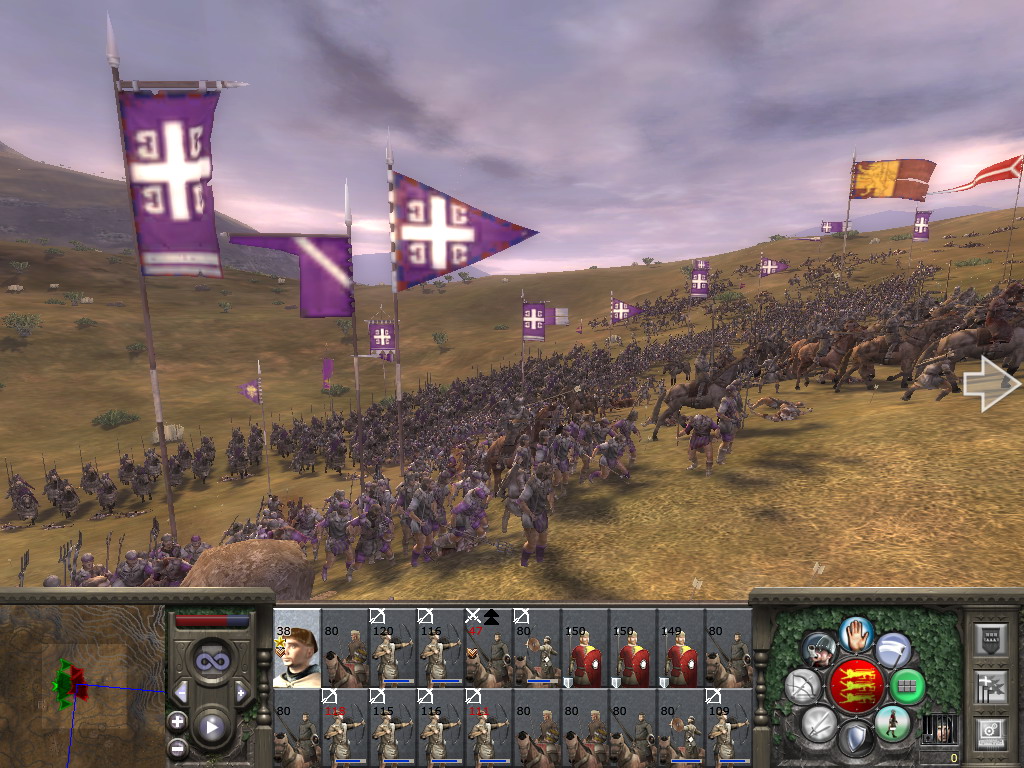The image size is (1024, 768).
Task: Activate the halt order hand icon
Action: (x=856, y=633)
